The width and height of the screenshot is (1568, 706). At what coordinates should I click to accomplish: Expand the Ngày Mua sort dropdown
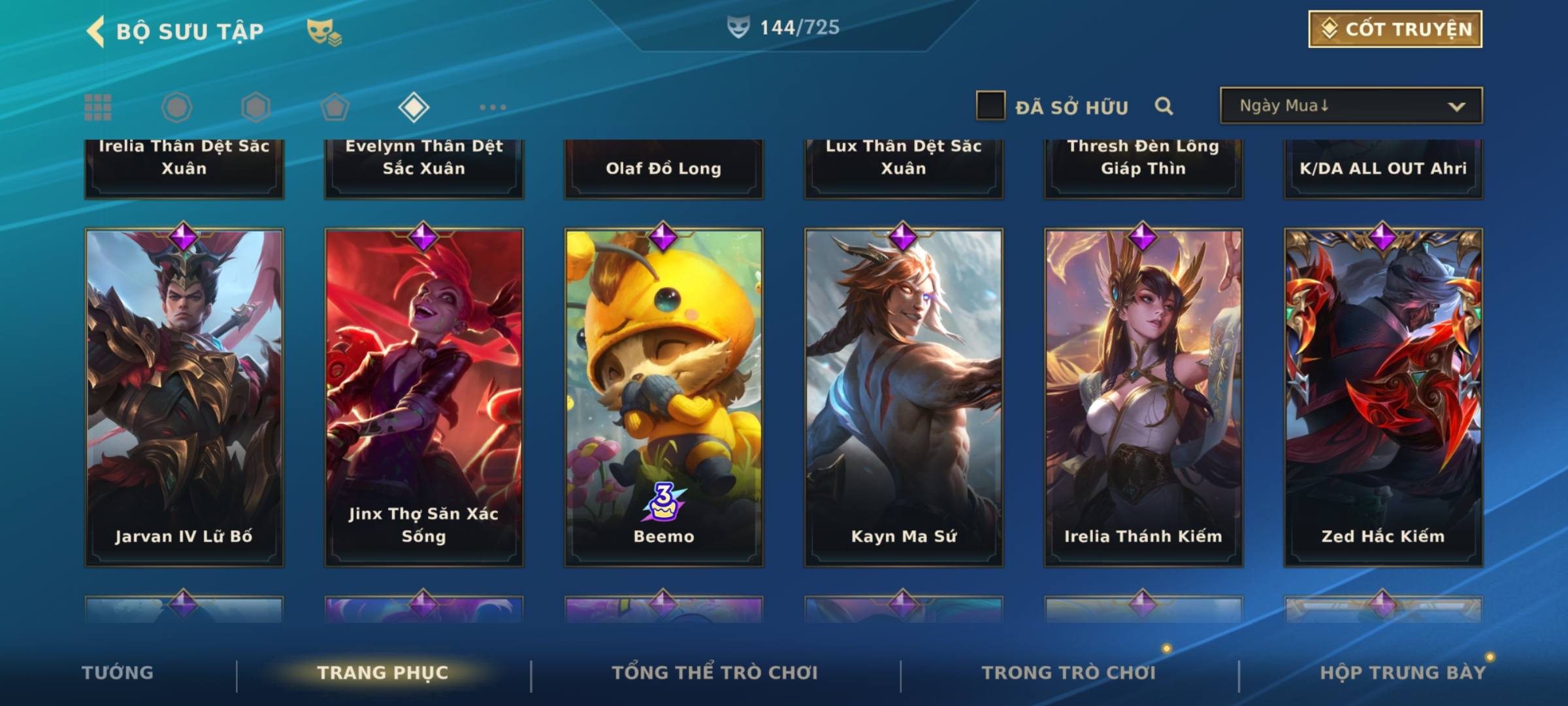click(1350, 106)
